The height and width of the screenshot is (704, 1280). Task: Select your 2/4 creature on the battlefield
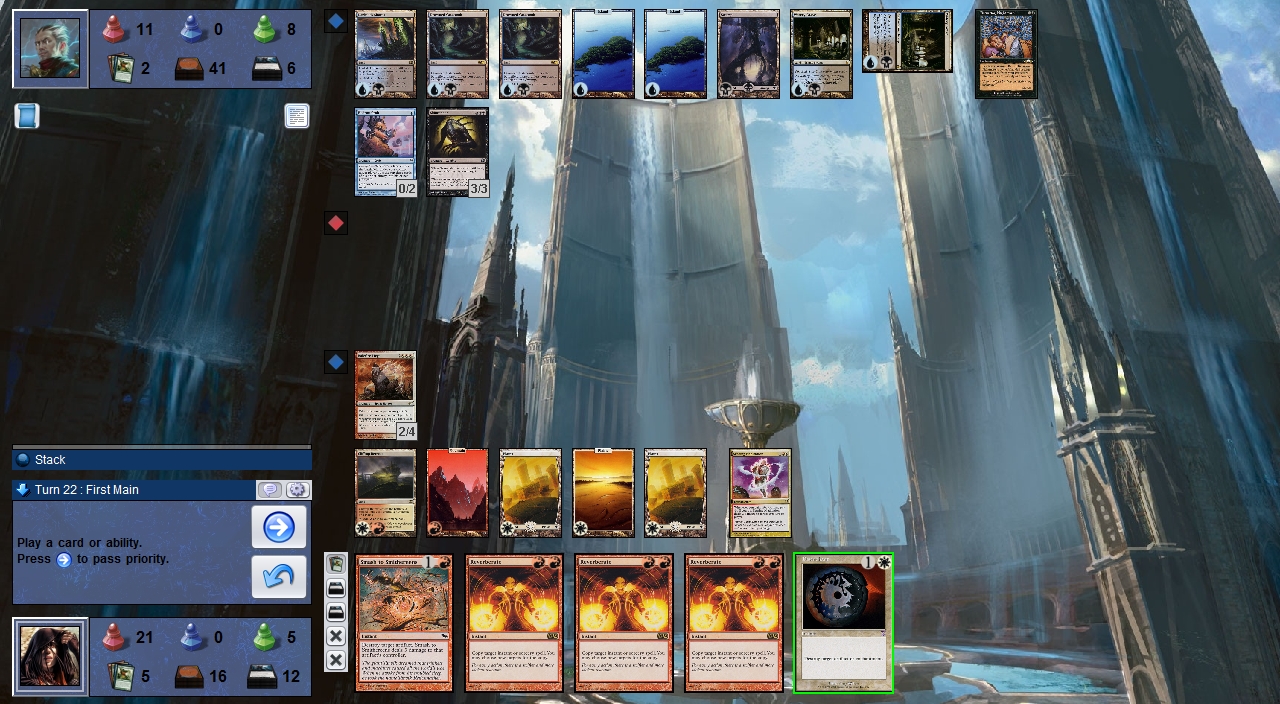(x=385, y=393)
